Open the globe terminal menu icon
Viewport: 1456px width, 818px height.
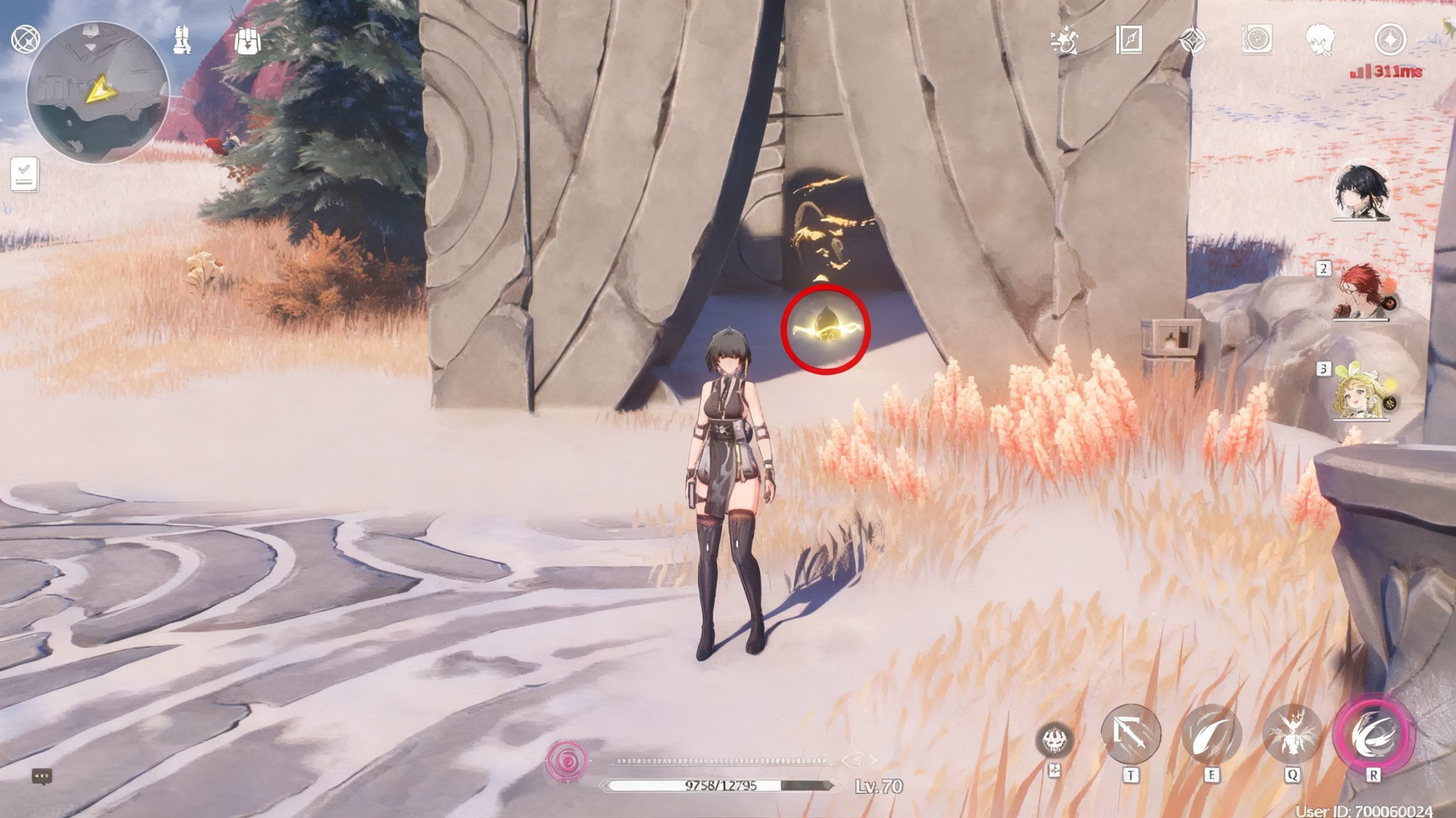(x=26, y=40)
